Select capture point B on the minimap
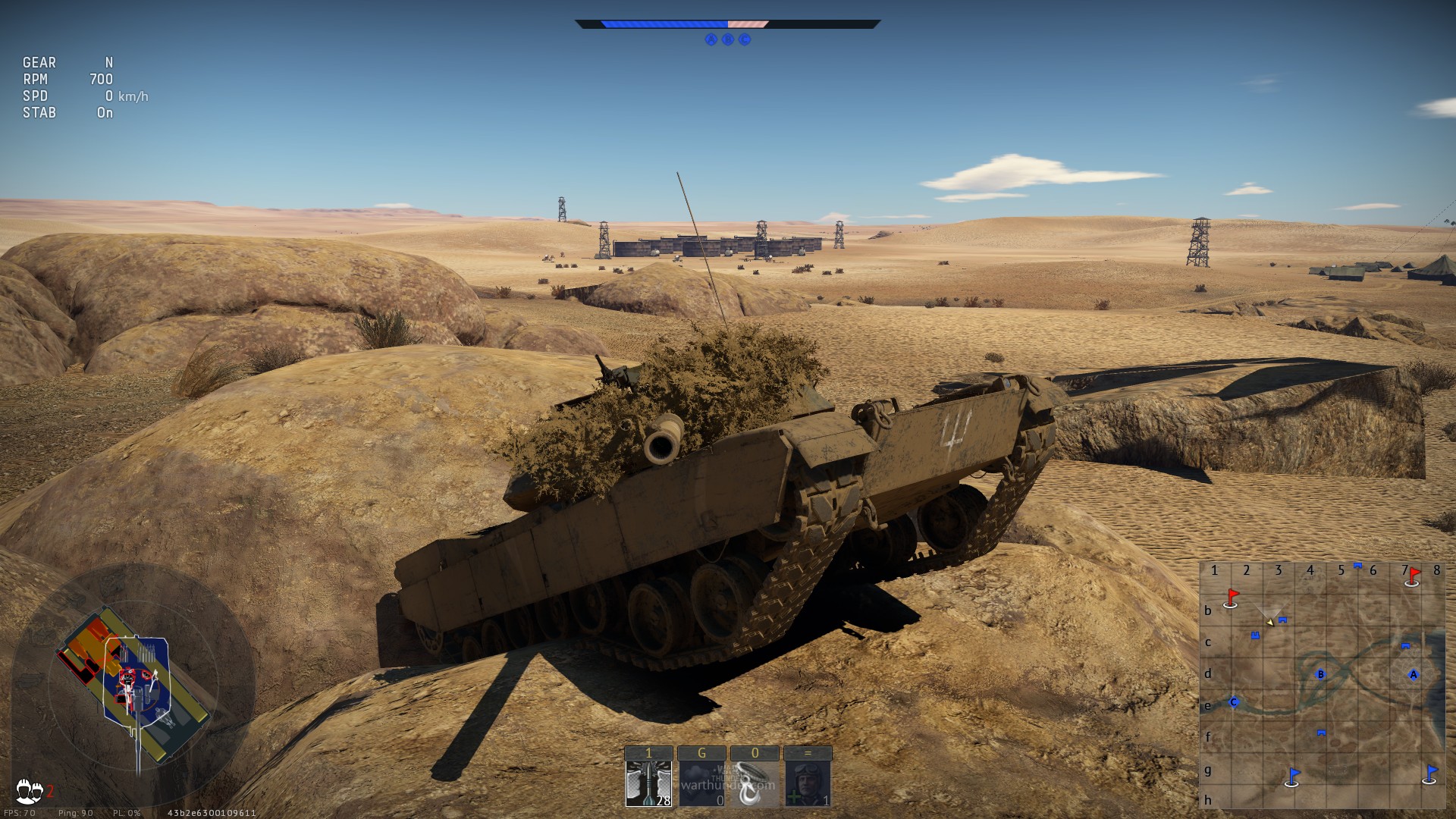 [1321, 674]
